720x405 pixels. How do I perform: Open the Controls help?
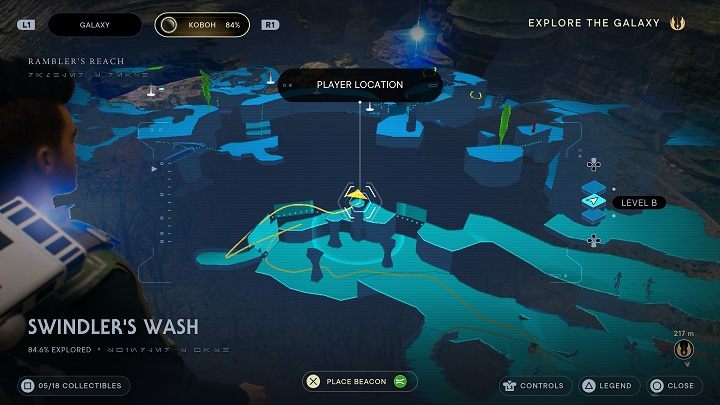coord(533,385)
